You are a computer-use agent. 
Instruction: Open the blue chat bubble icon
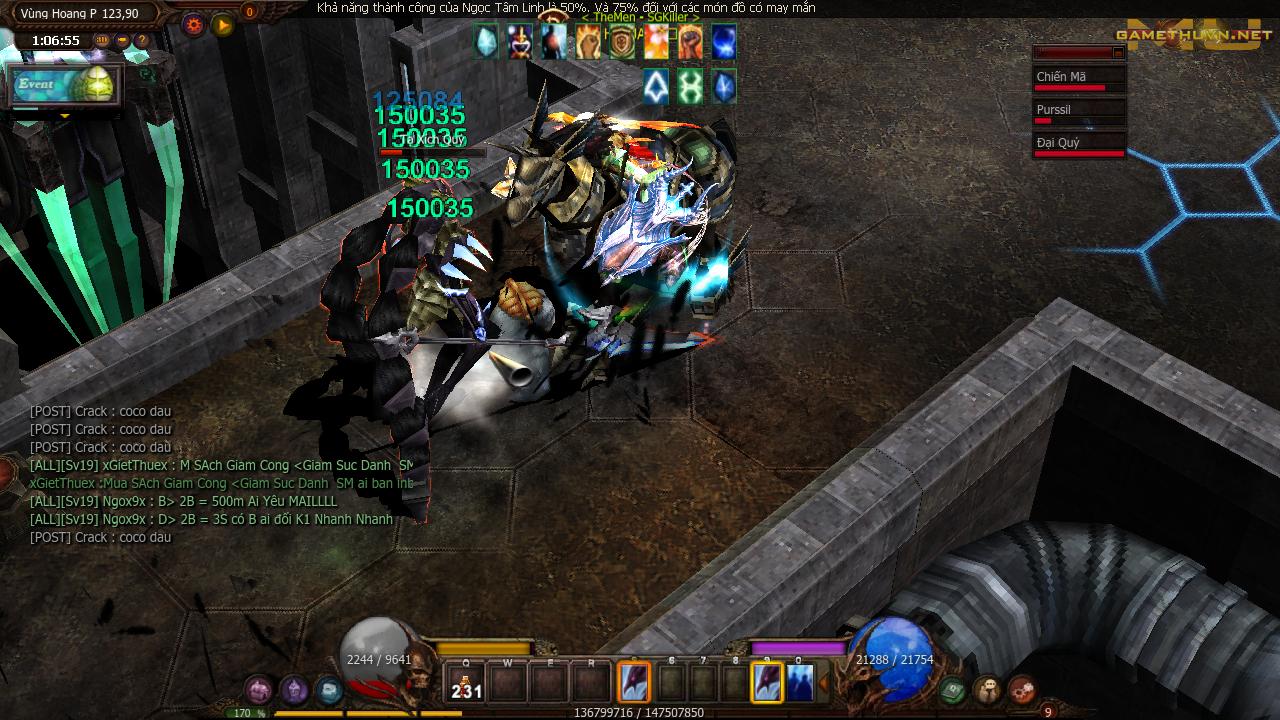pos(328,689)
